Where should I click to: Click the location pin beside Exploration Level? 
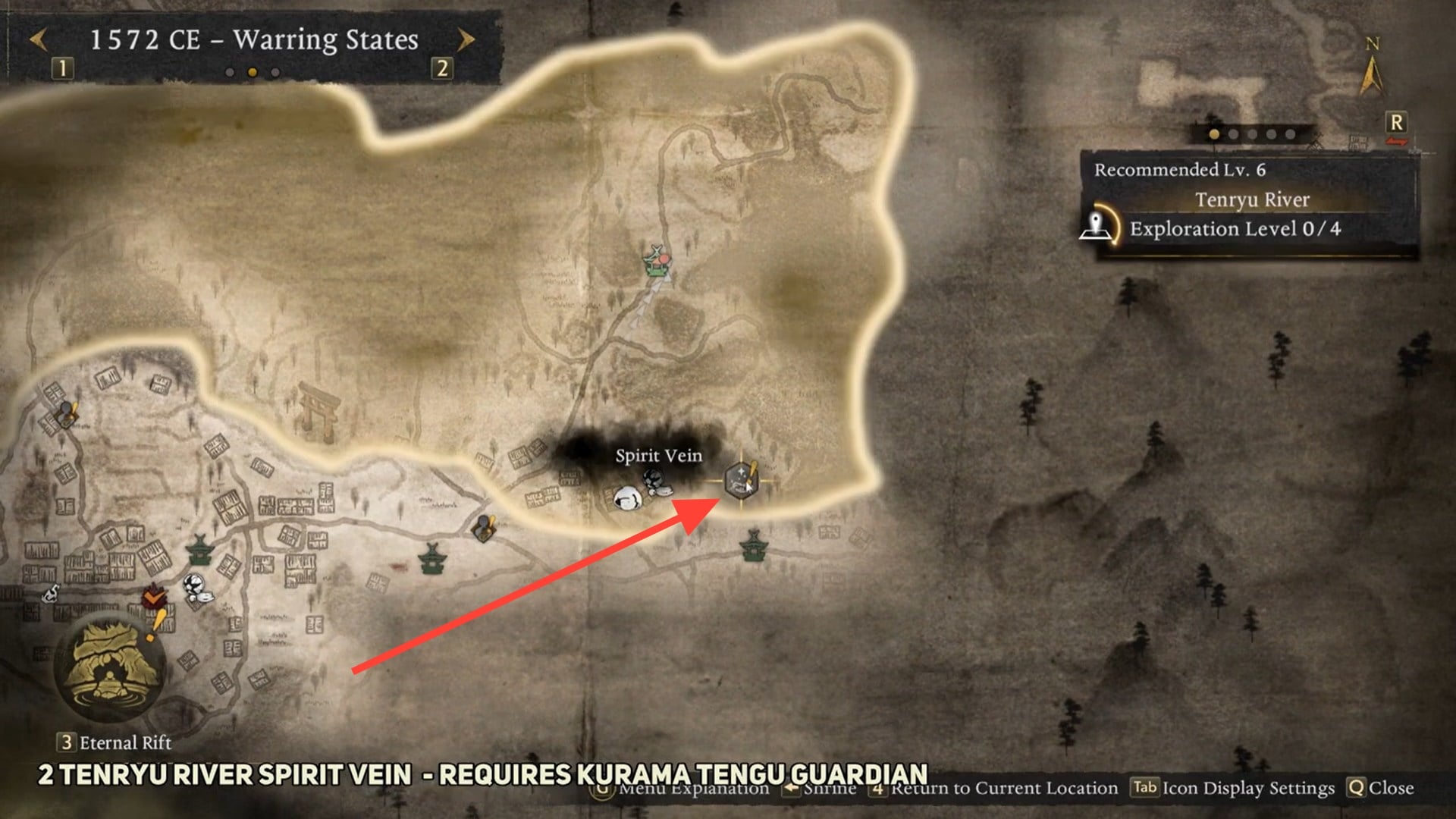click(x=1094, y=227)
